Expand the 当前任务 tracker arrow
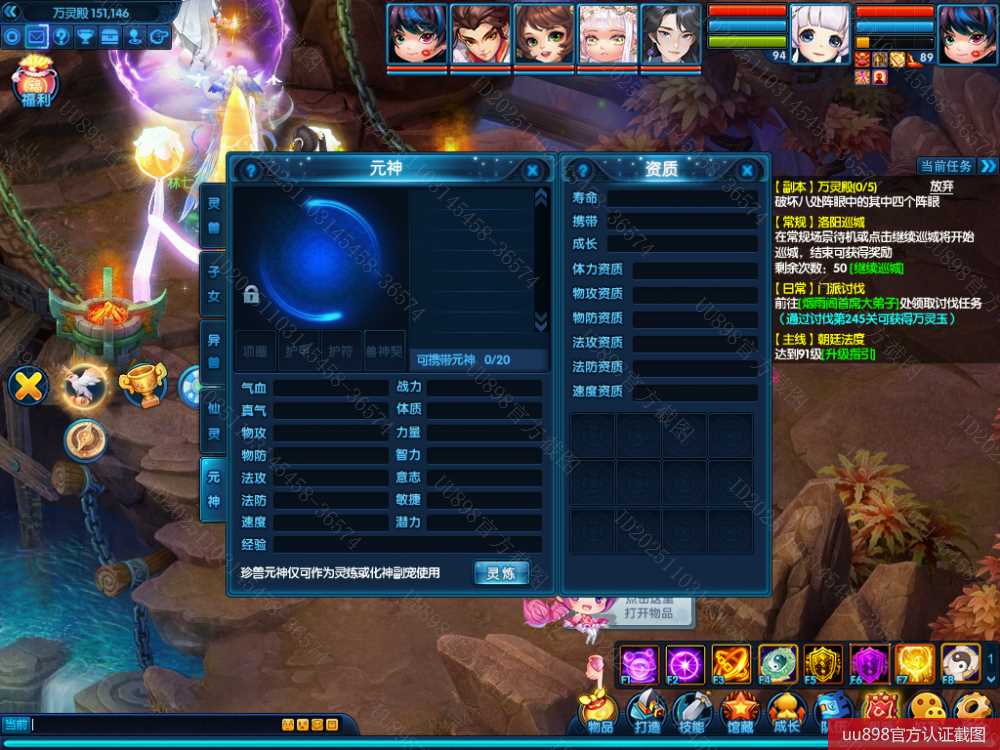Image resolution: width=1000 pixels, height=750 pixels. coord(988,166)
